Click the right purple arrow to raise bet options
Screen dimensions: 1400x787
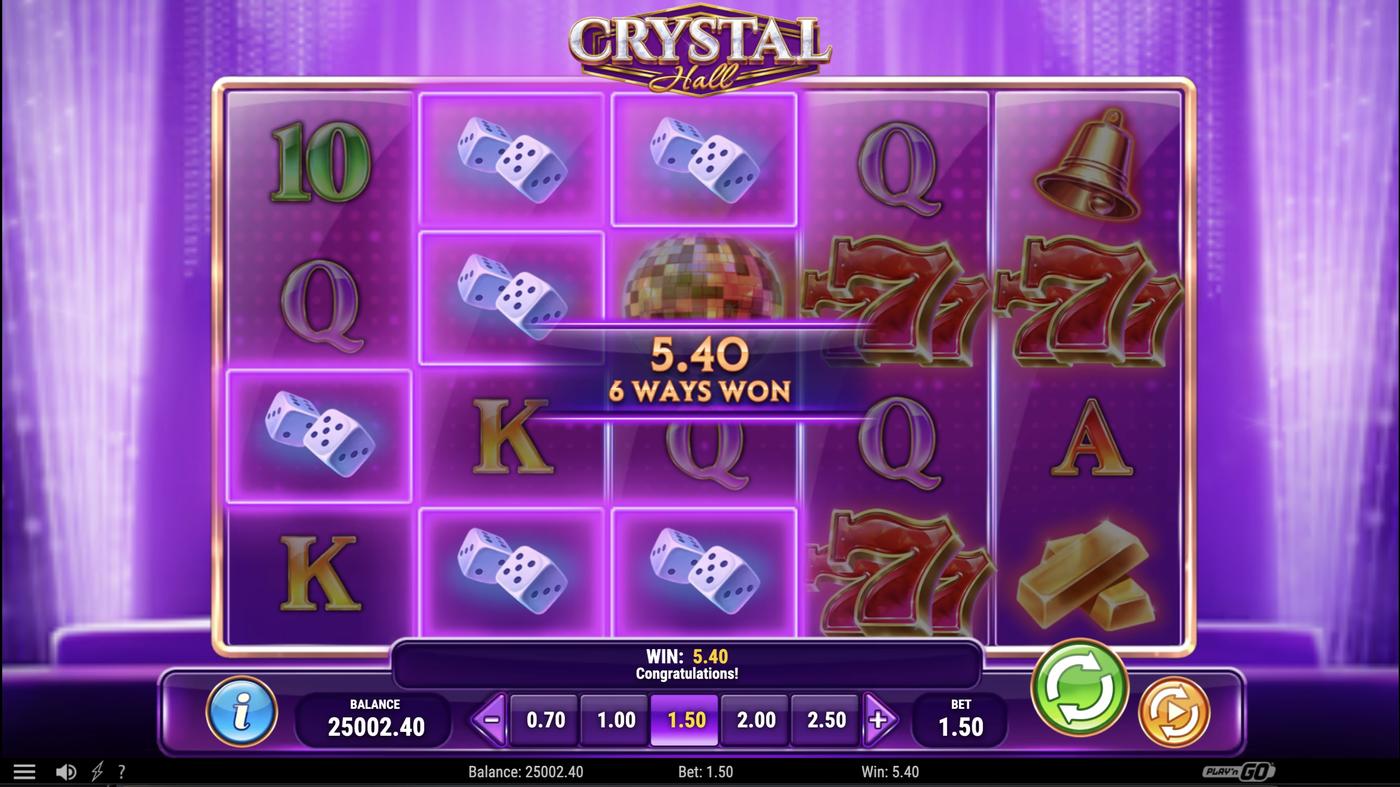pos(881,719)
